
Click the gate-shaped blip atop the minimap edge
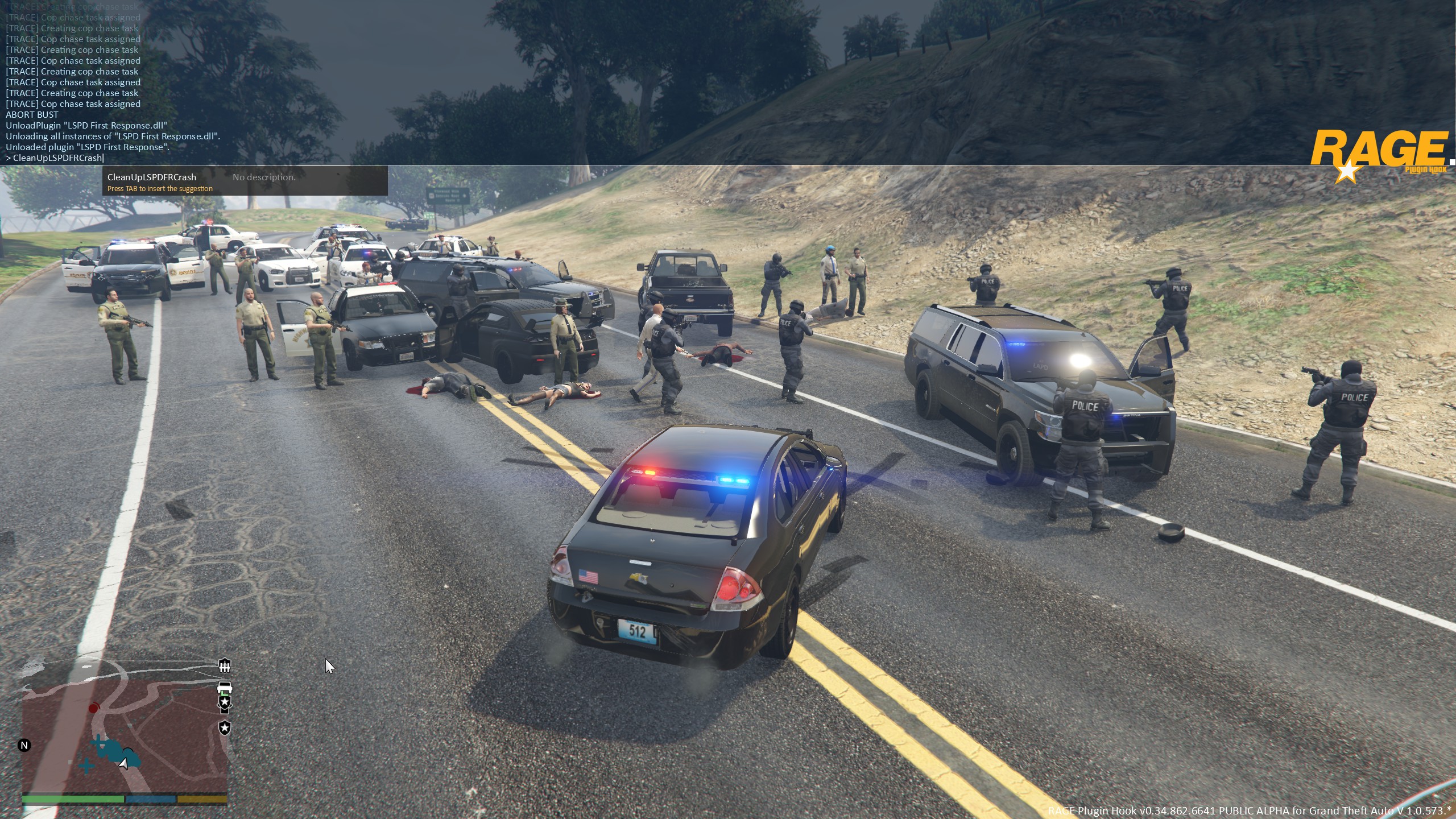tap(225, 665)
